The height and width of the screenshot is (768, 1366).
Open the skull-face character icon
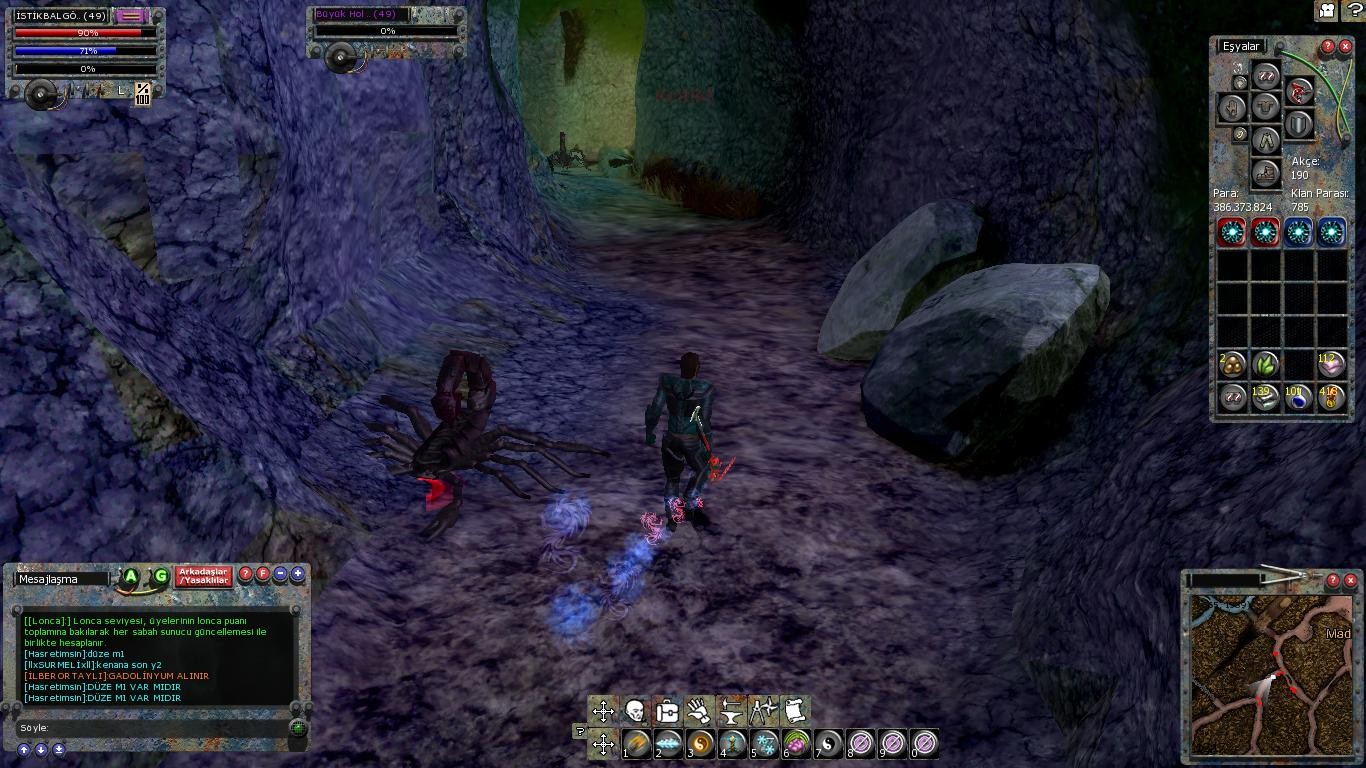(635, 711)
